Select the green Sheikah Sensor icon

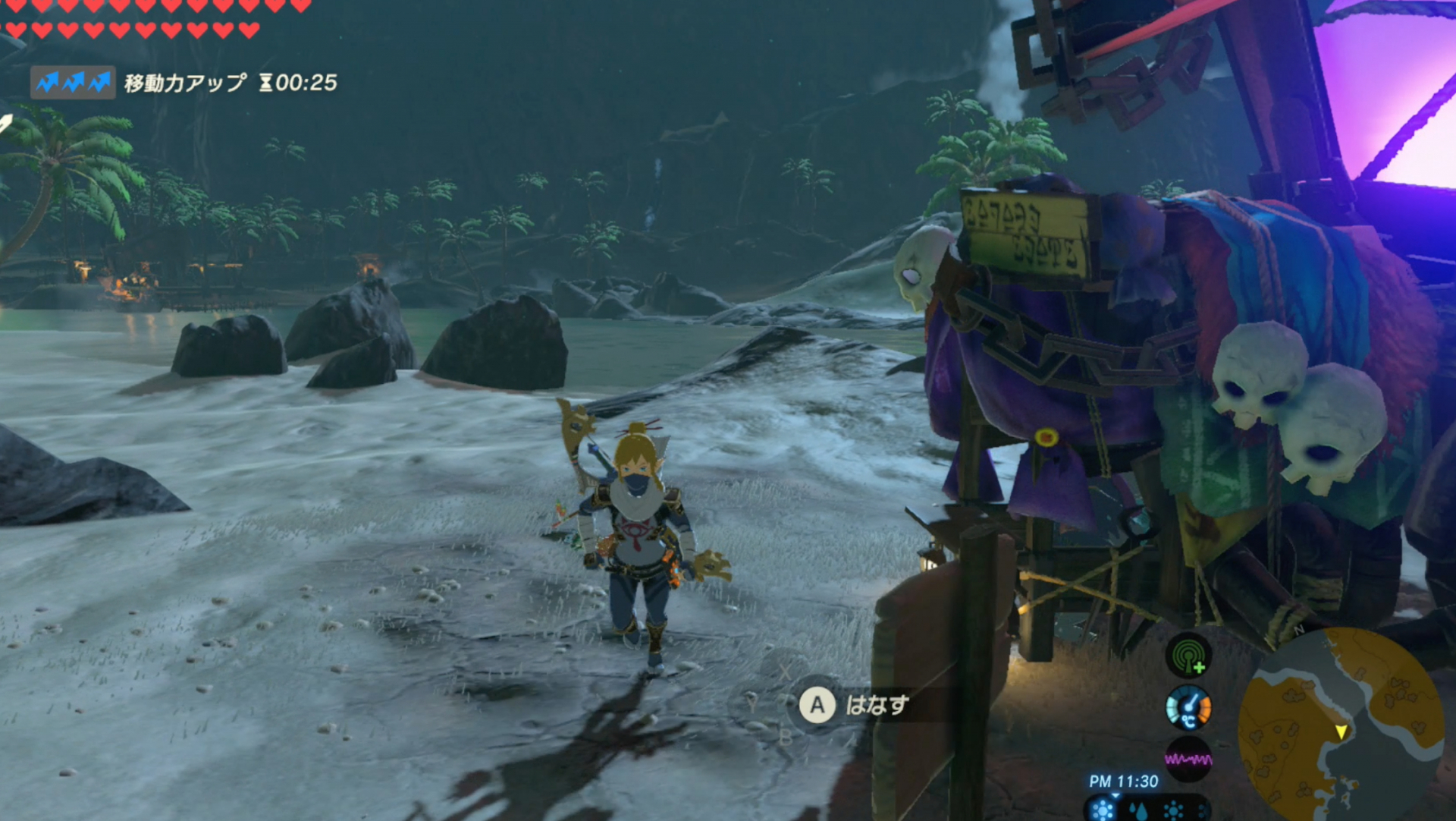point(1188,655)
